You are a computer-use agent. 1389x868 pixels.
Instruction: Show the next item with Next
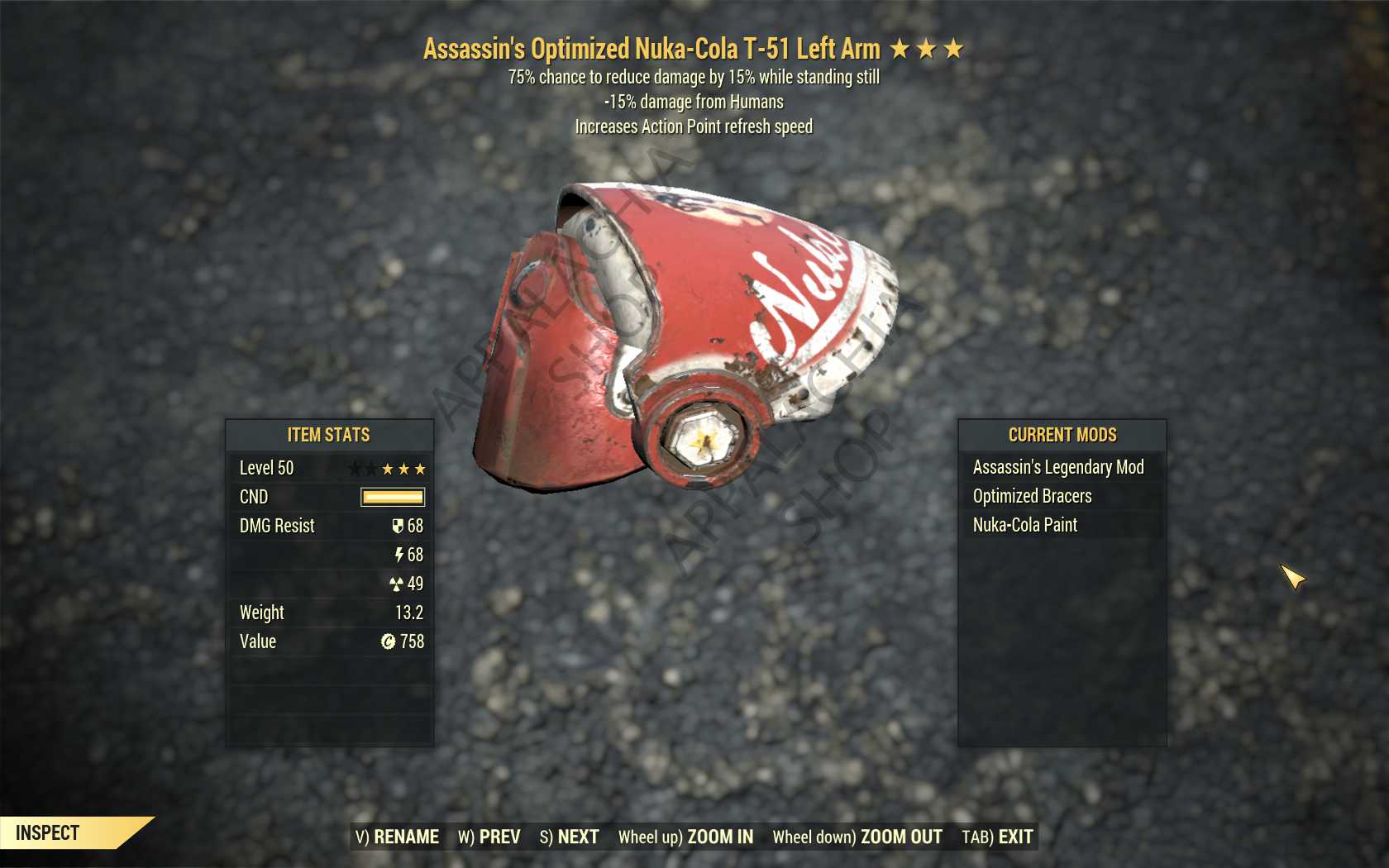570,837
